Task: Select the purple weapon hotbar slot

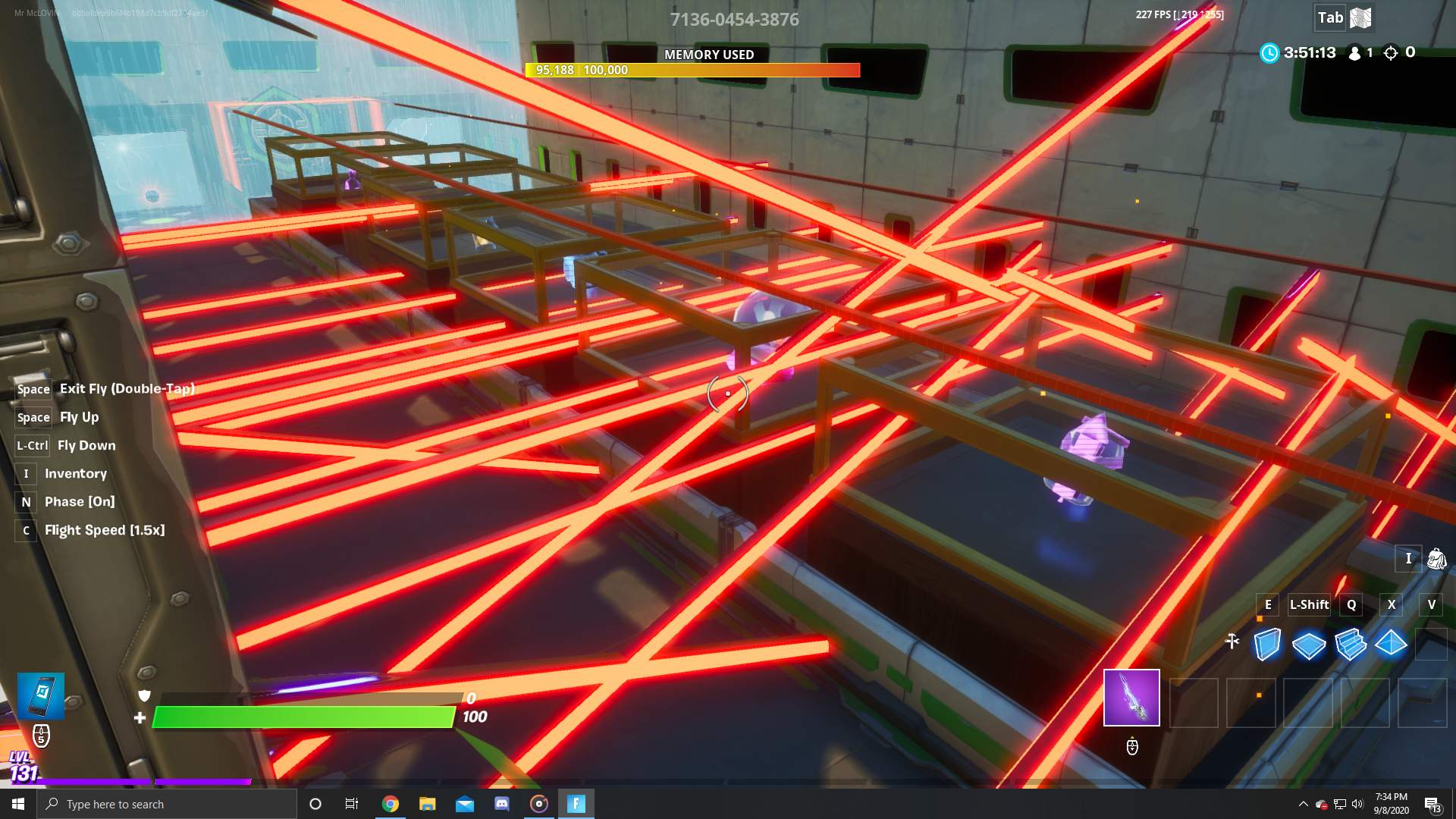Action: tap(1131, 698)
